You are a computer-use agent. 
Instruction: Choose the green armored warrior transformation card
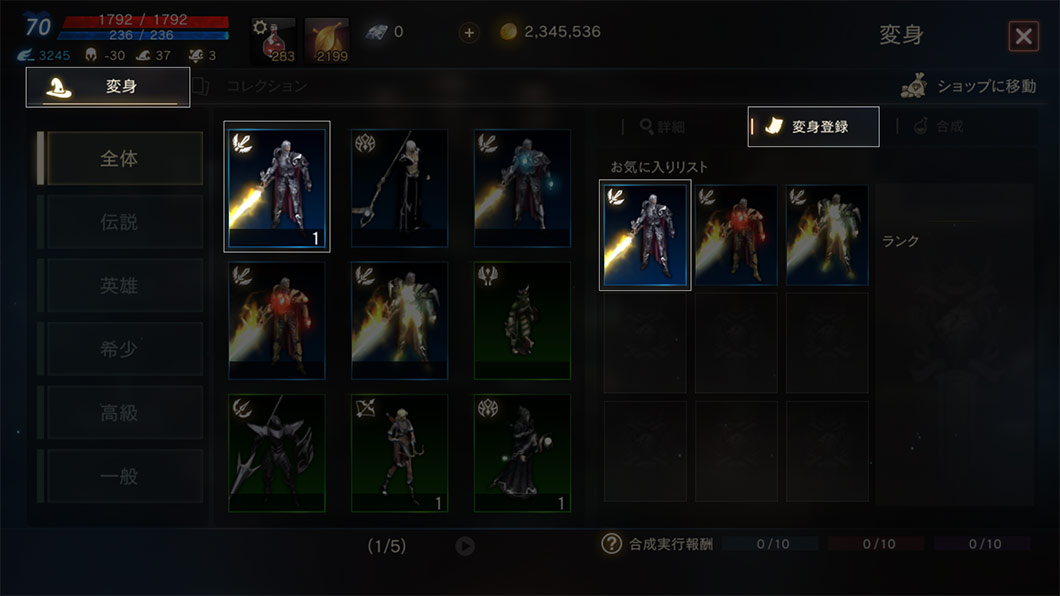[522, 321]
